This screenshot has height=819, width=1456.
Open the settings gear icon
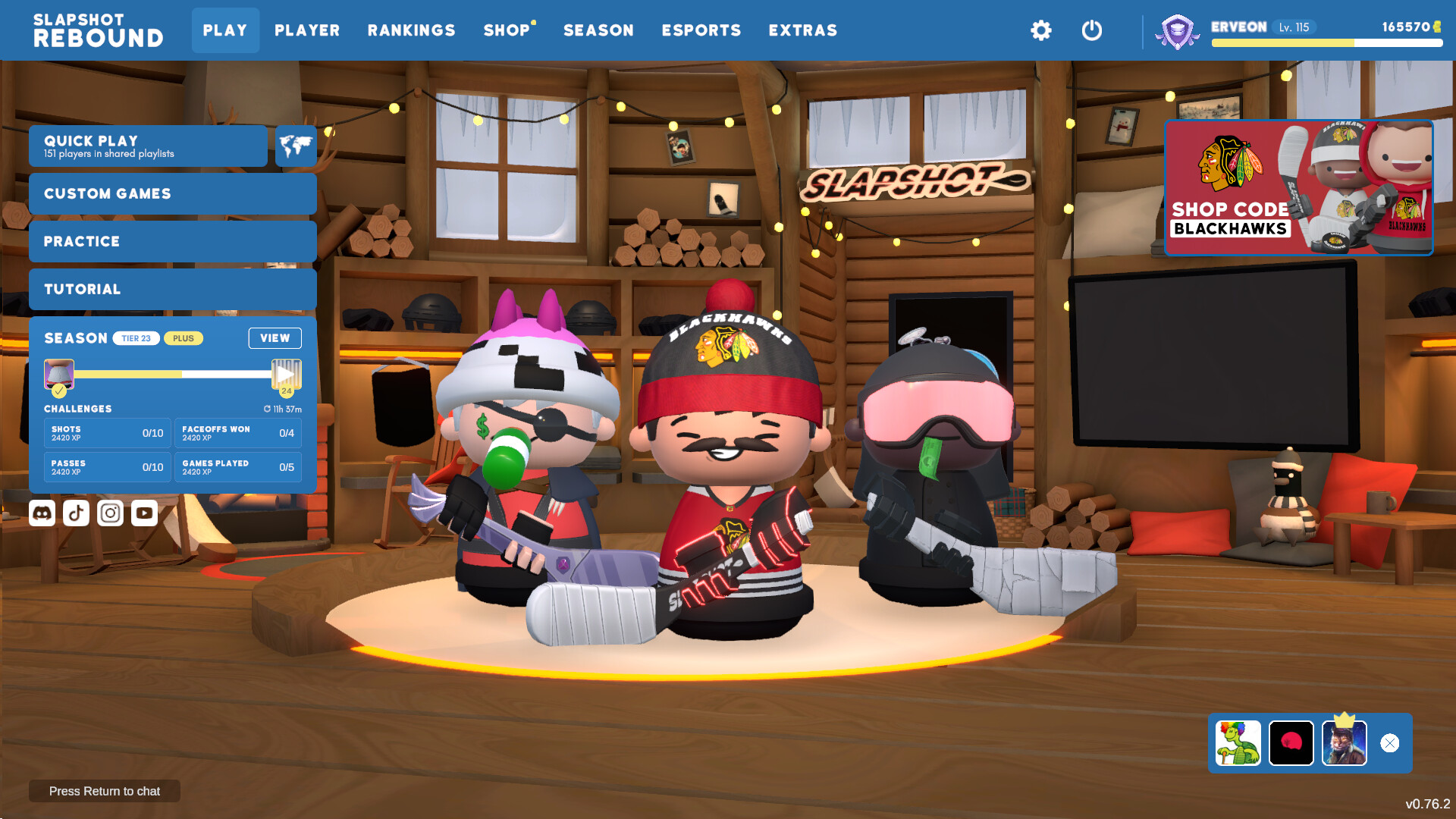pyautogui.click(x=1041, y=30)
